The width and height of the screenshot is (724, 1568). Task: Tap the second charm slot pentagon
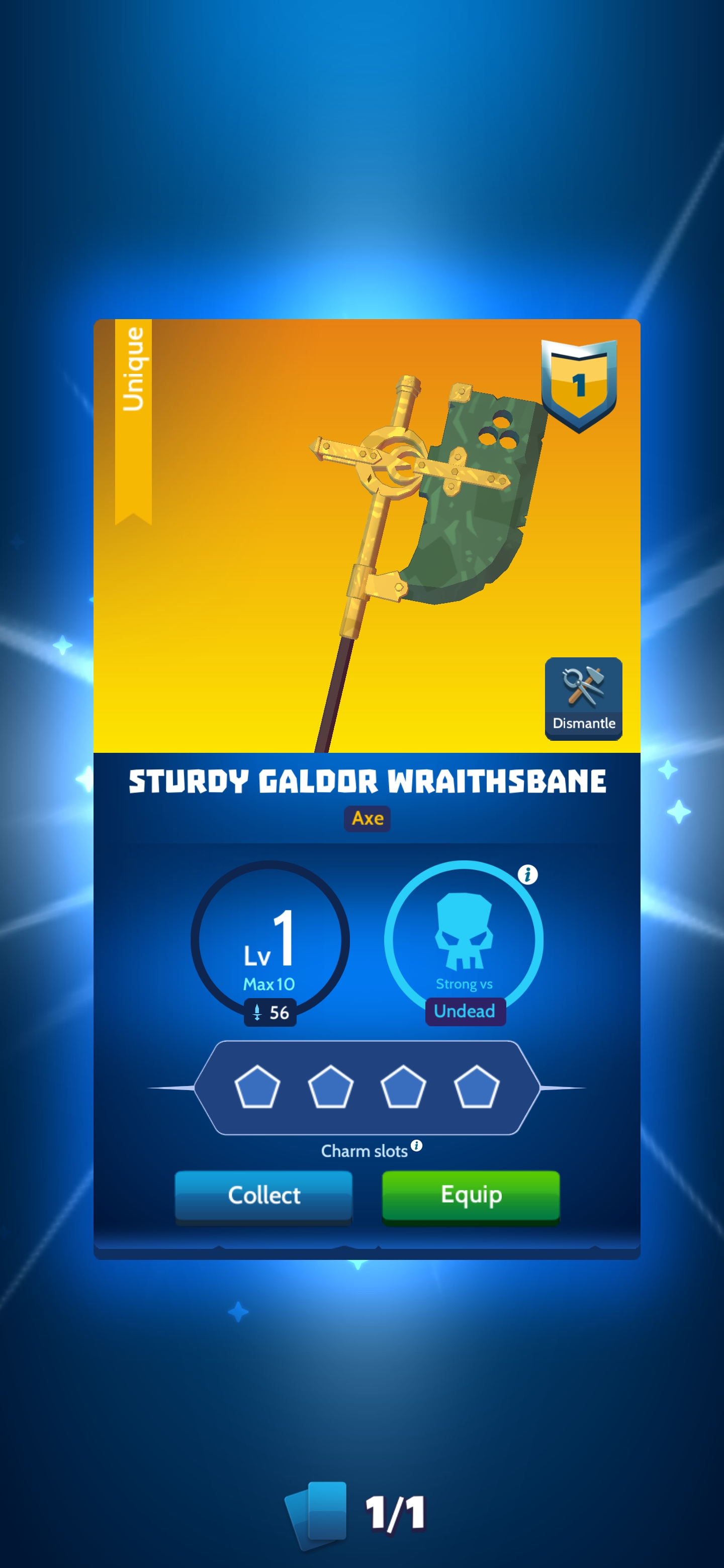pos(331,1087)
